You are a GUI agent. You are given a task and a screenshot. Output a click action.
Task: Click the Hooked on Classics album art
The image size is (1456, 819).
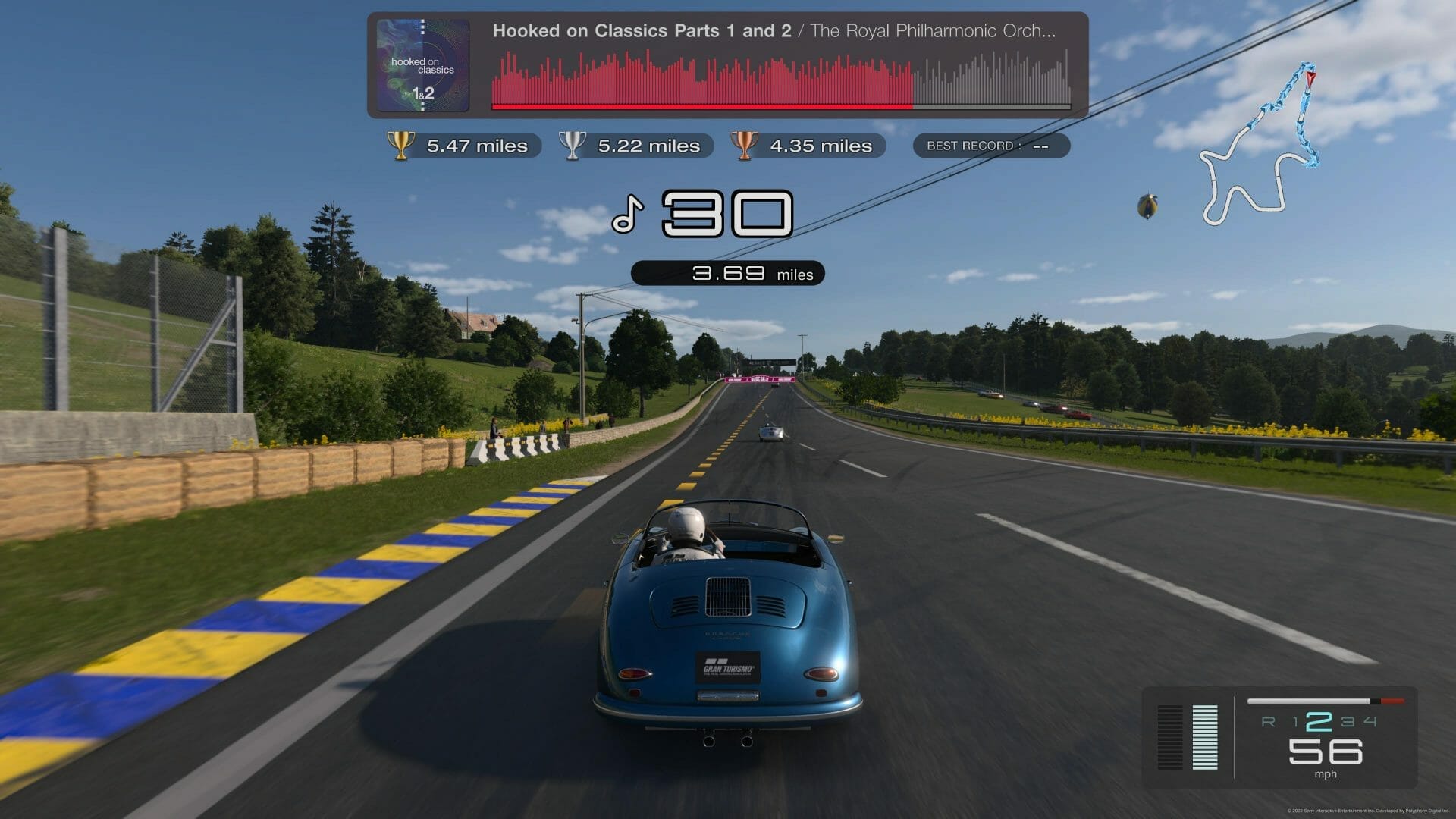pos(422,65)
